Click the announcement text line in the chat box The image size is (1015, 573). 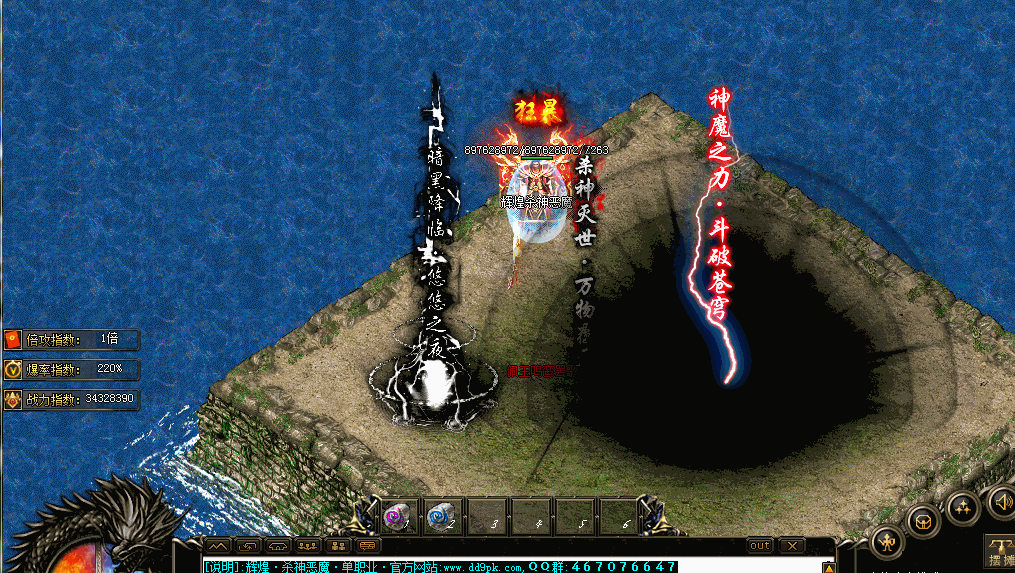440,567
